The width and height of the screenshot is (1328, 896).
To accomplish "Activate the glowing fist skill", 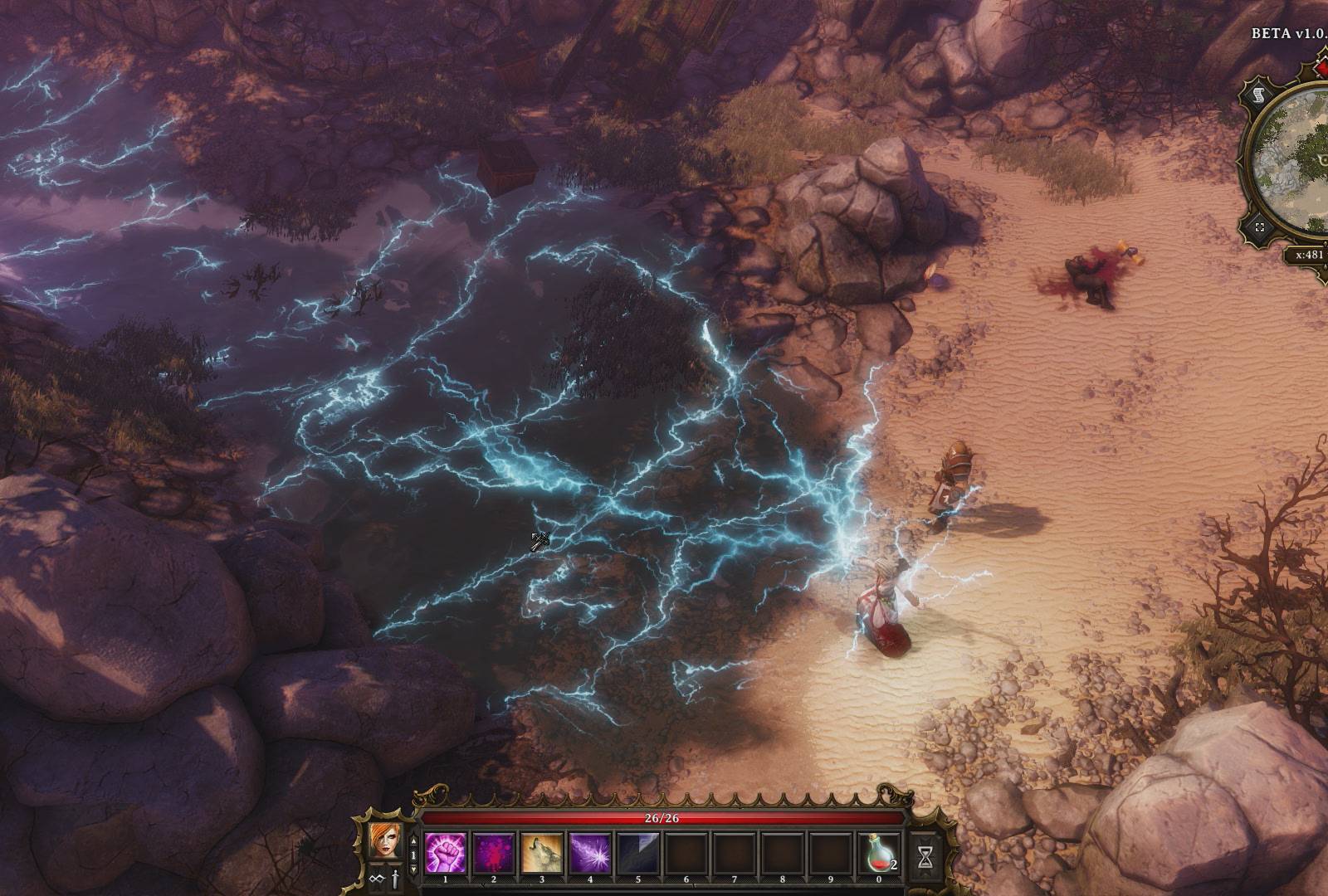I will [x=445, y=853].
